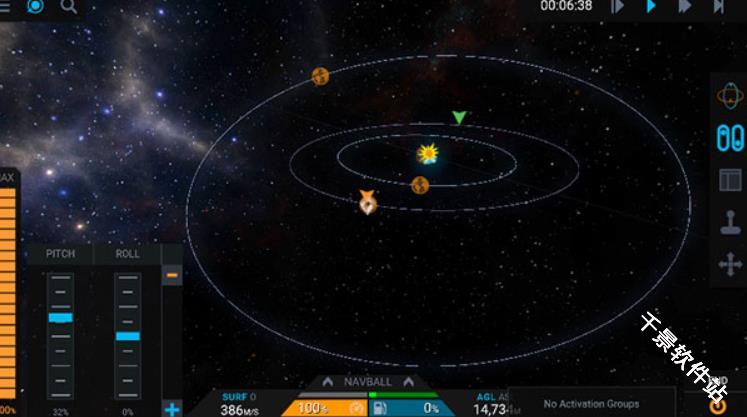Speed up time warp
This screenshot has width=747, height=417.
tap(685, 6)
